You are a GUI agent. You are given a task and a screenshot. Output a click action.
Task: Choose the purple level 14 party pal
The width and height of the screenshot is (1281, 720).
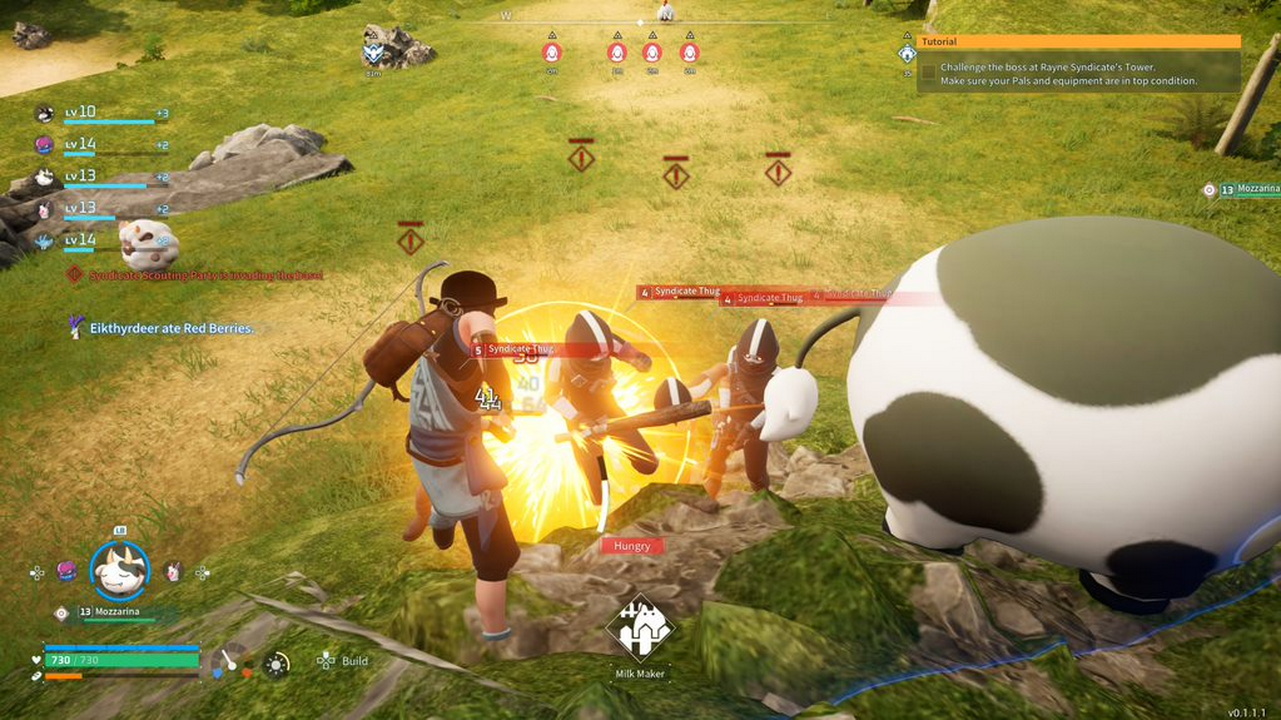[45, 145]
